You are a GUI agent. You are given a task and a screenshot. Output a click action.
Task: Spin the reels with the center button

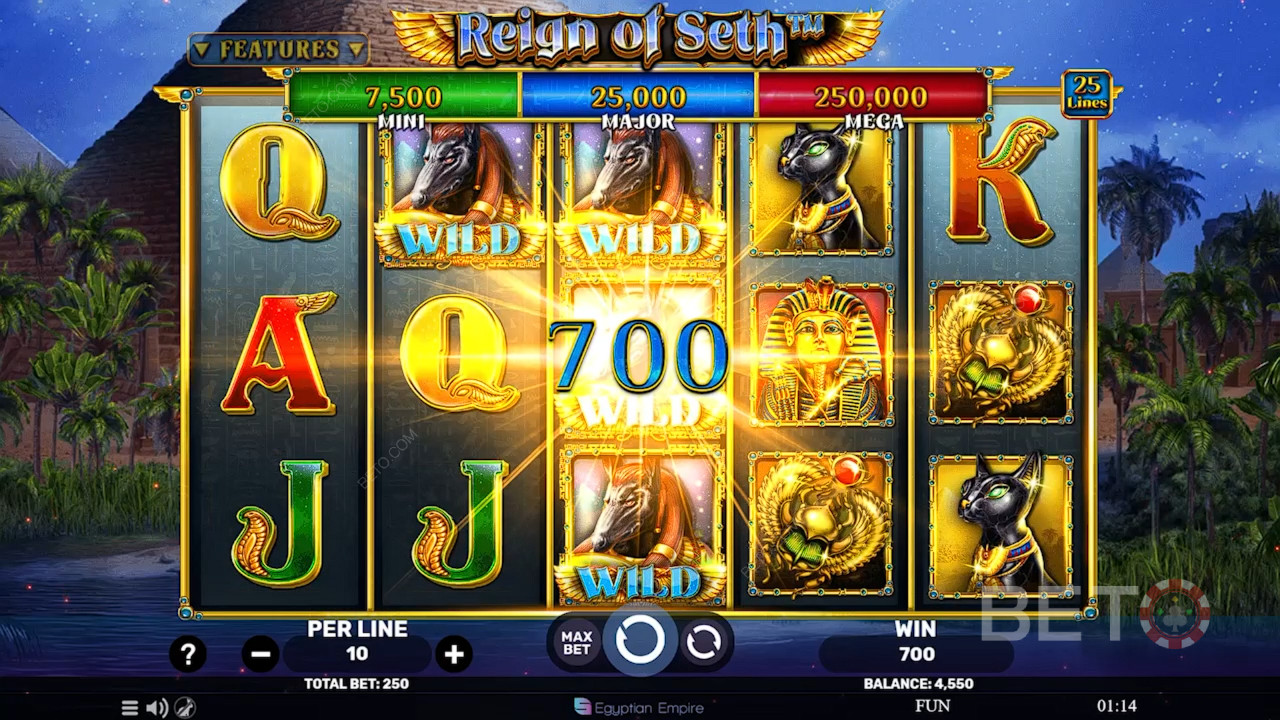[640, 640]
